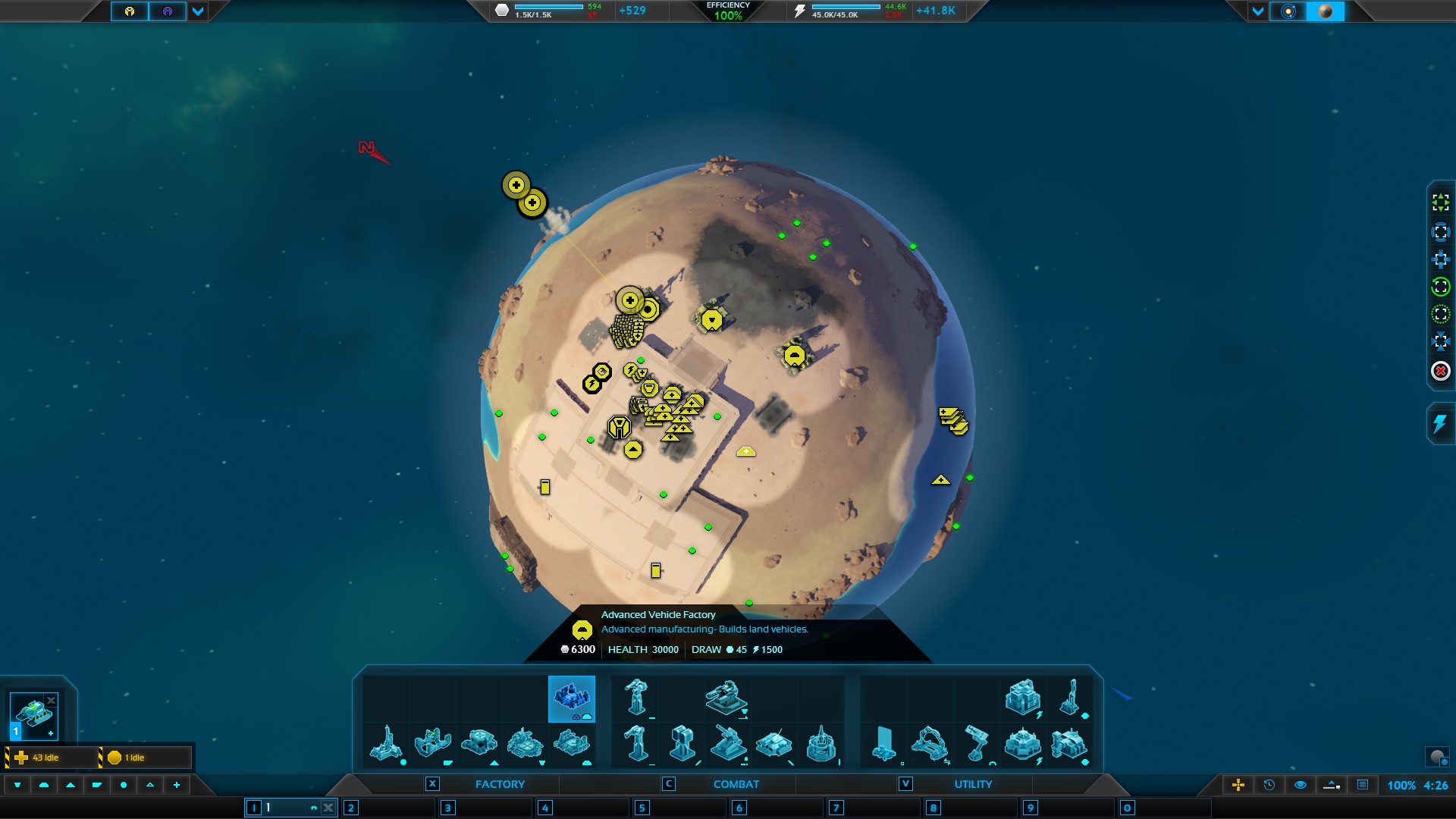The width and height of the screenshot is (1456, 819).
Task: Open the time history clock control
Action: 1269,785
